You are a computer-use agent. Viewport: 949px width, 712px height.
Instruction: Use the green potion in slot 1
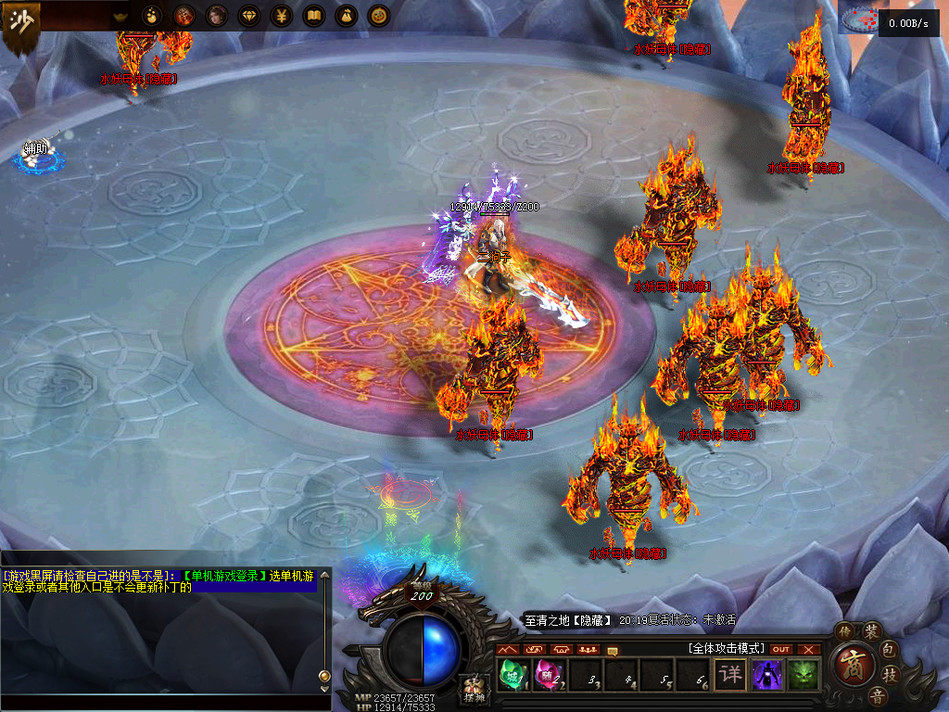pyautogui.click(x=512, y=675)
